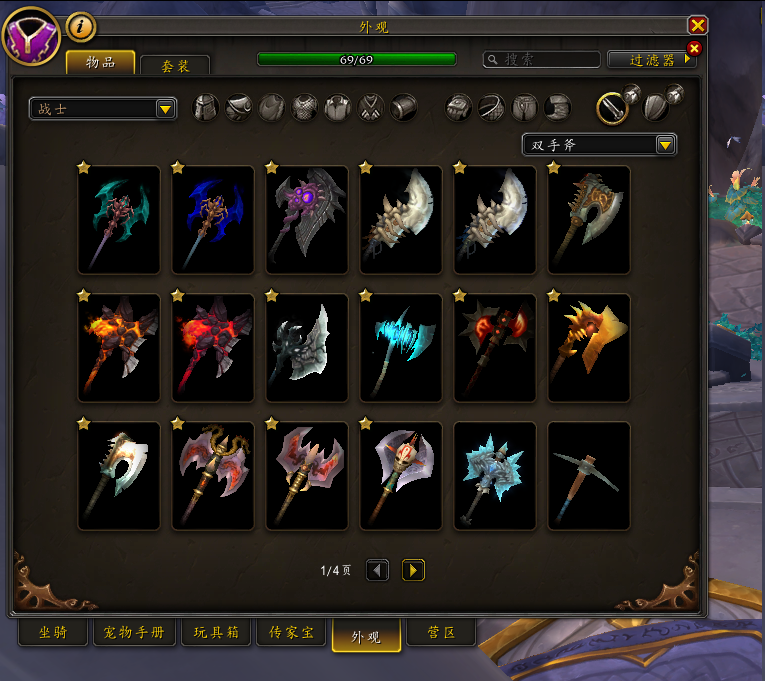Select the purple-eyed dark axe appearance

pyautogui.click(x=307, y=220)
